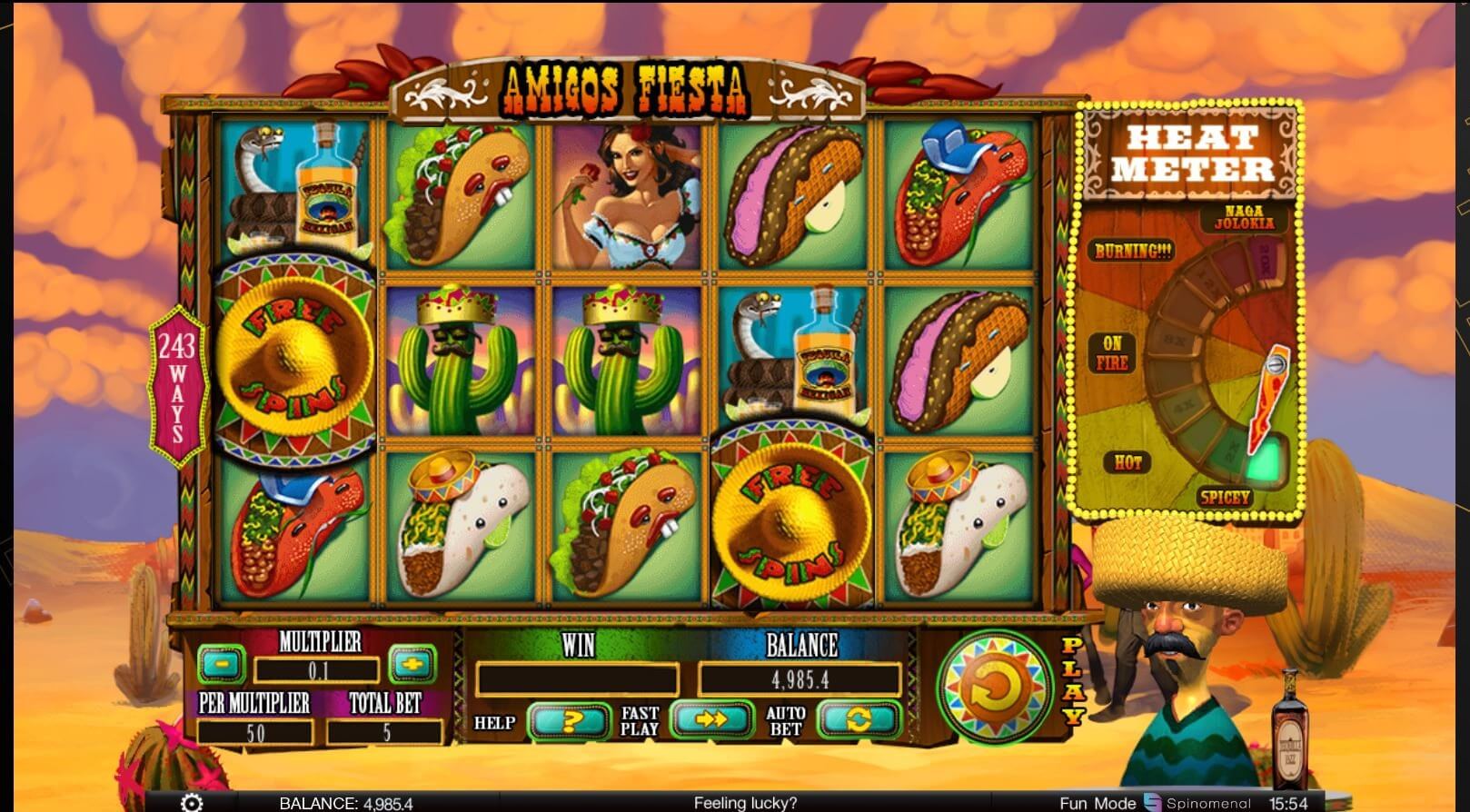The width and height of the screenshot is (1470, 812).
Task: Open settings via the gear icon
Action: (192, 803)
